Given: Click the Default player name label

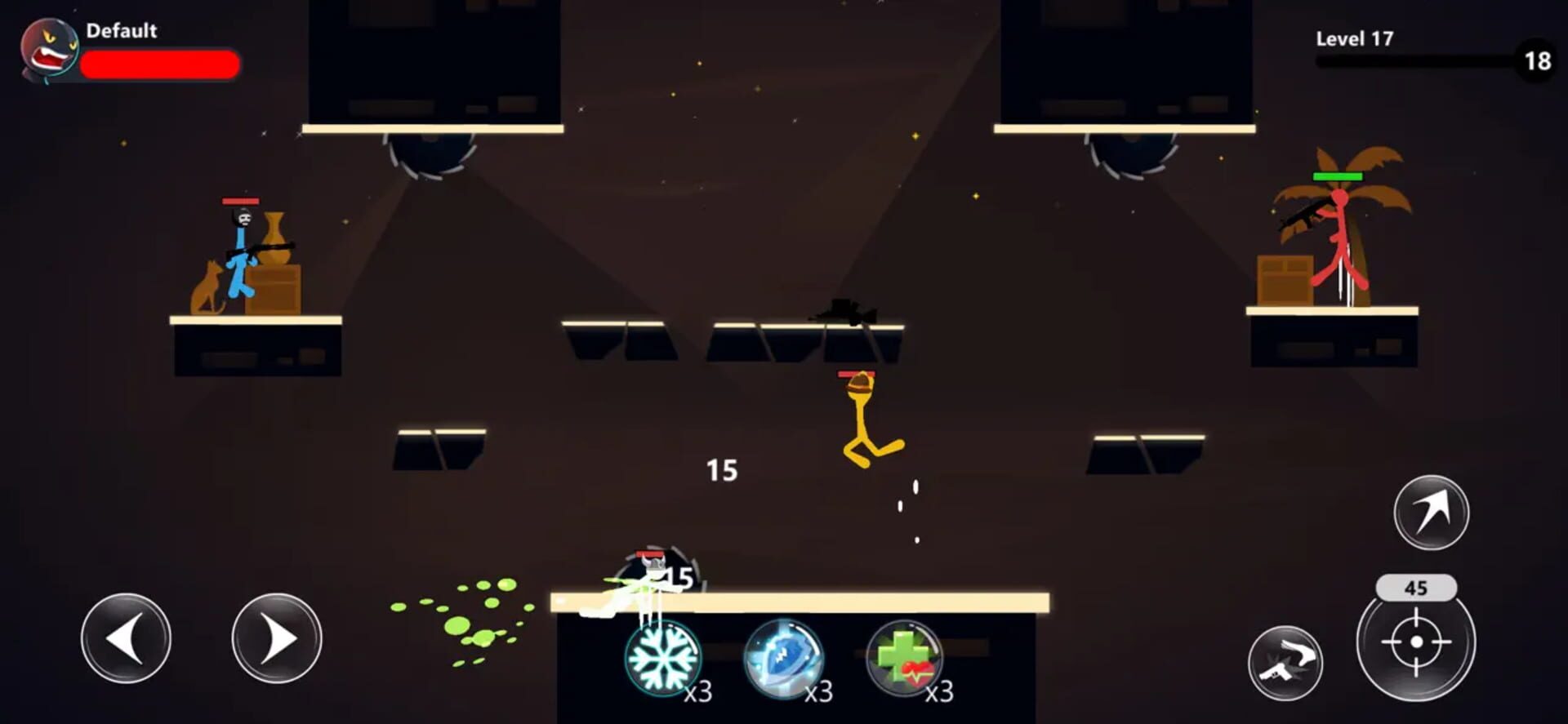Looking at the screenshot, I should point(120,32).
